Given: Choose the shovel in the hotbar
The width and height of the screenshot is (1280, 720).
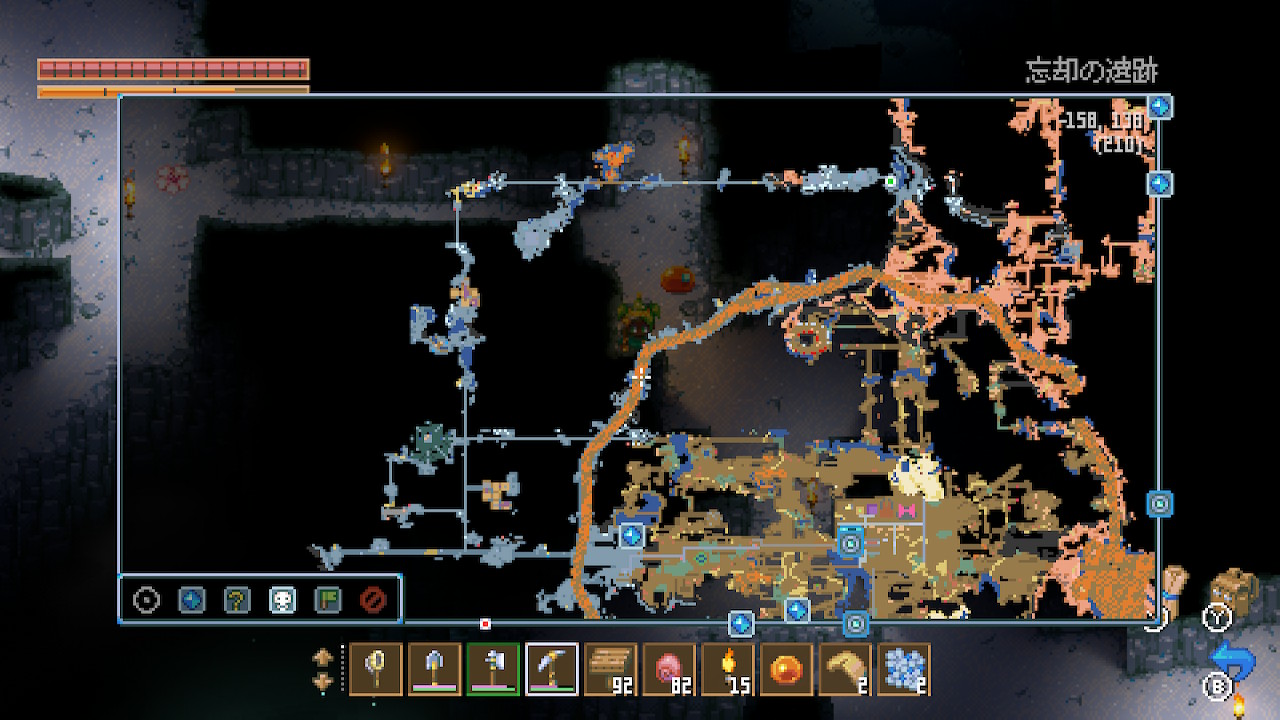Looking at the screenshot, I should point(435,669).
